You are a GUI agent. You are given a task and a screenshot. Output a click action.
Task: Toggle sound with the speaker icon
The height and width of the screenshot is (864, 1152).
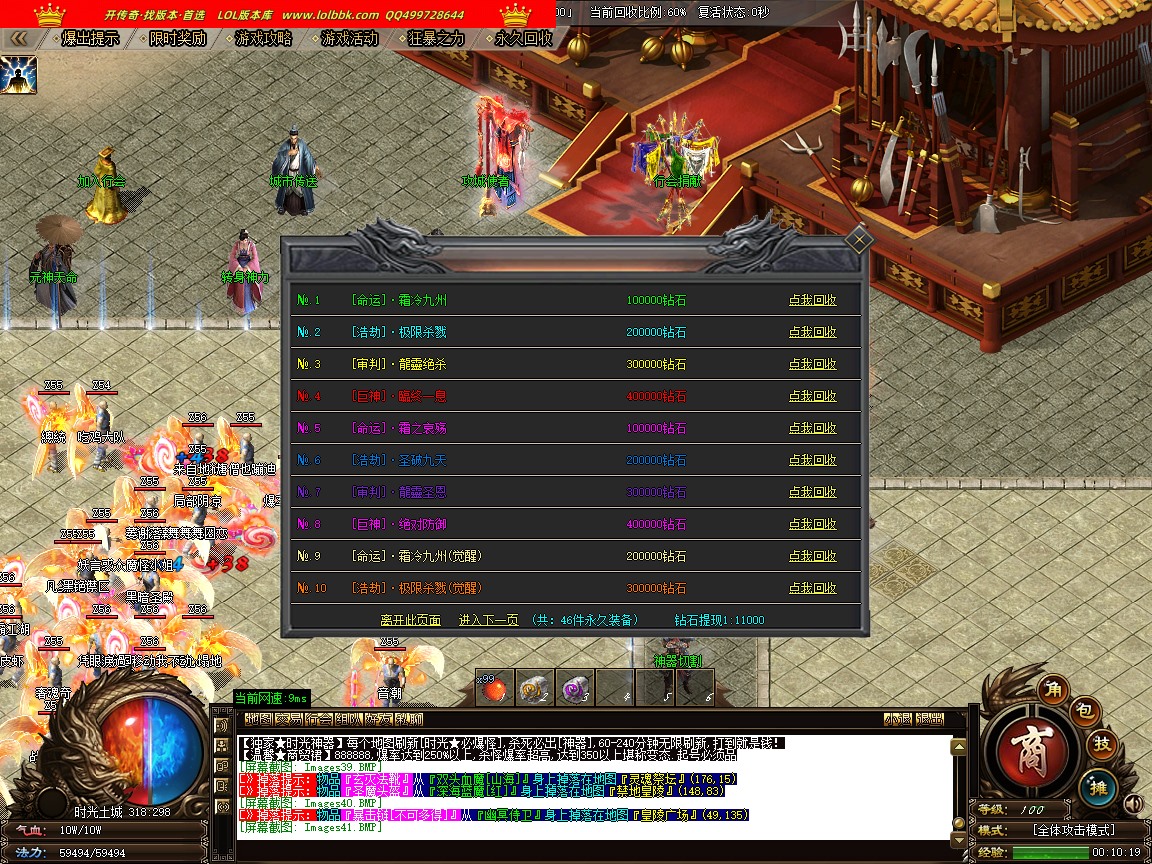[x=1133, y=803]
